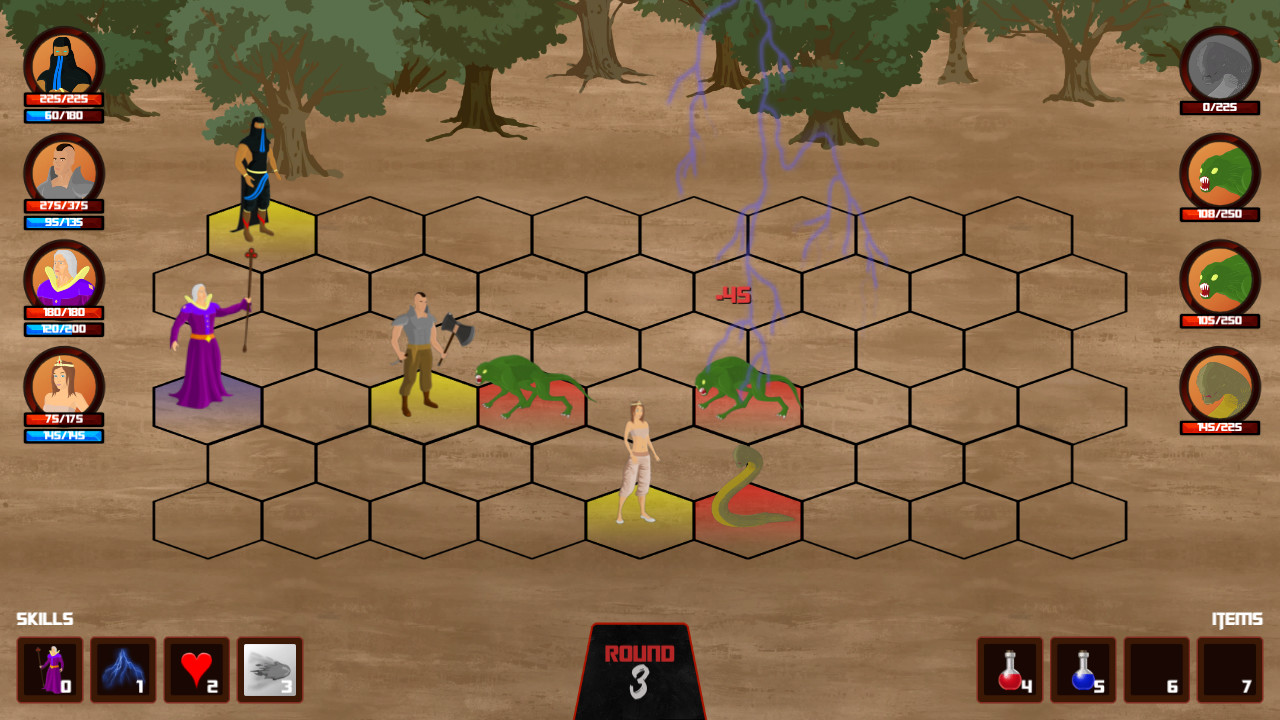Use the meteor skill in slot 3

pyautogui.click(x=270, y=670)
